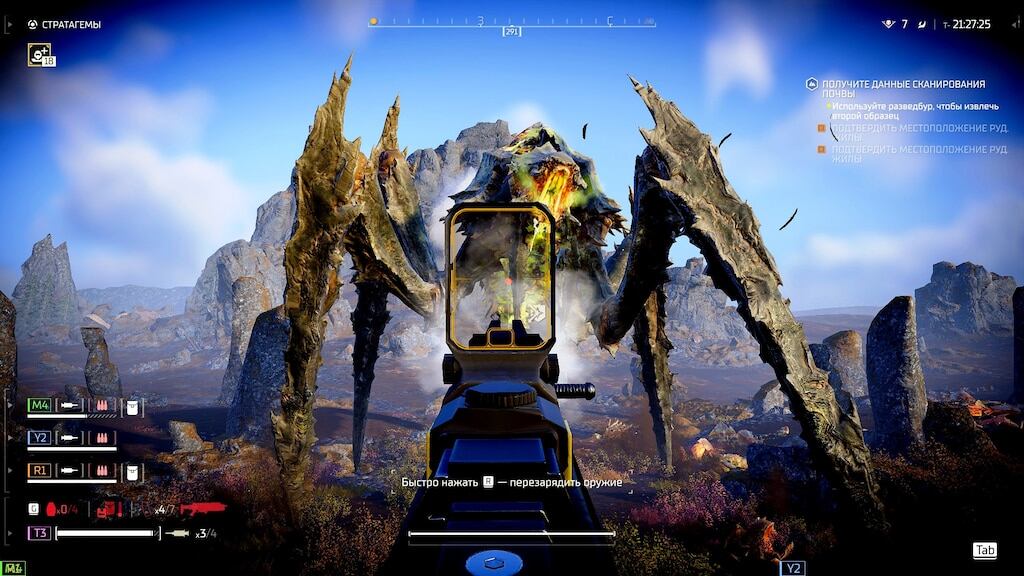Select the stratagem icon with the 18 counter

[x=40, y=55]
